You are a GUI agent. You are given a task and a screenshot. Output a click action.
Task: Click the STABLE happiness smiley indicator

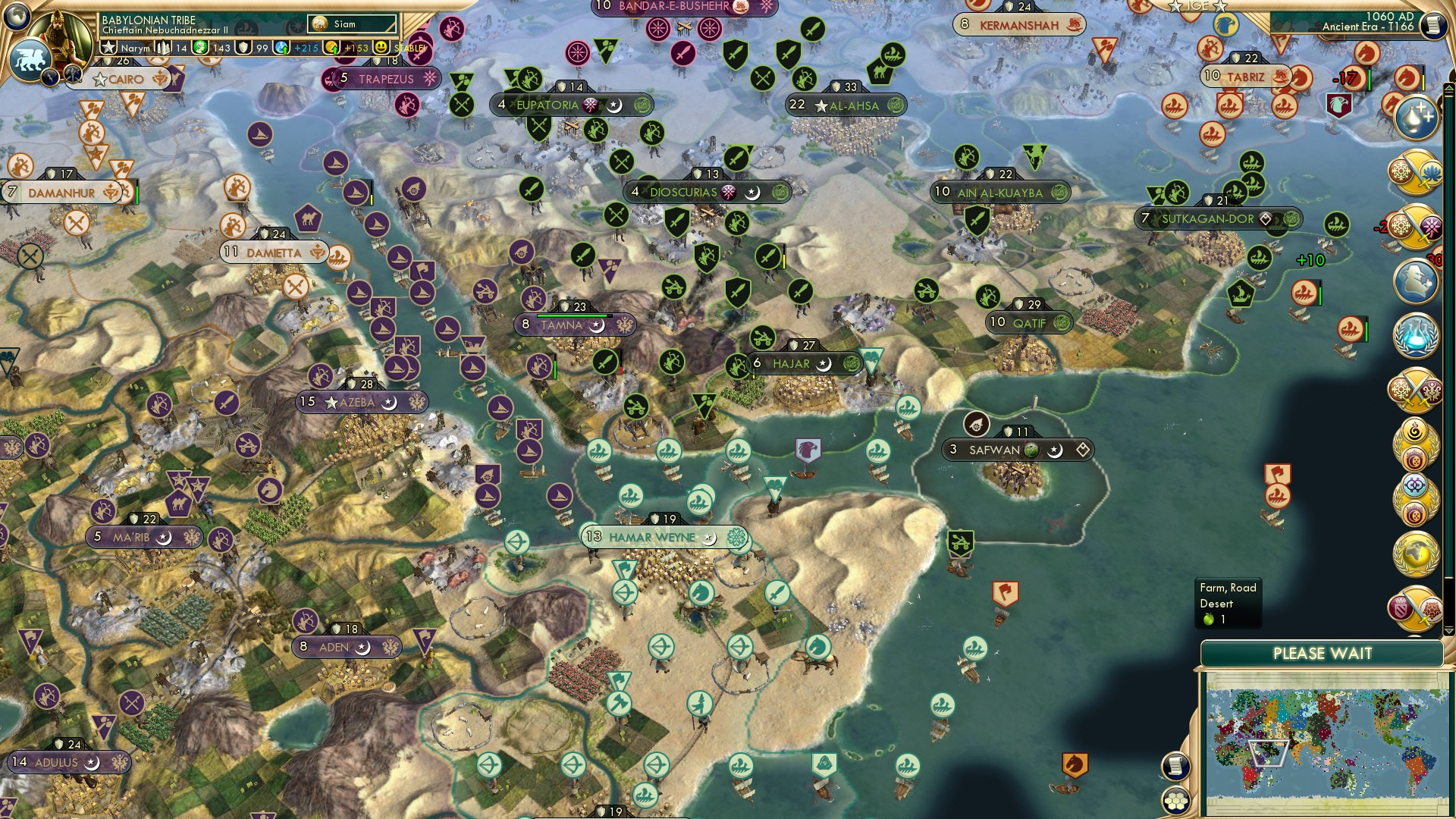point(380,47)
